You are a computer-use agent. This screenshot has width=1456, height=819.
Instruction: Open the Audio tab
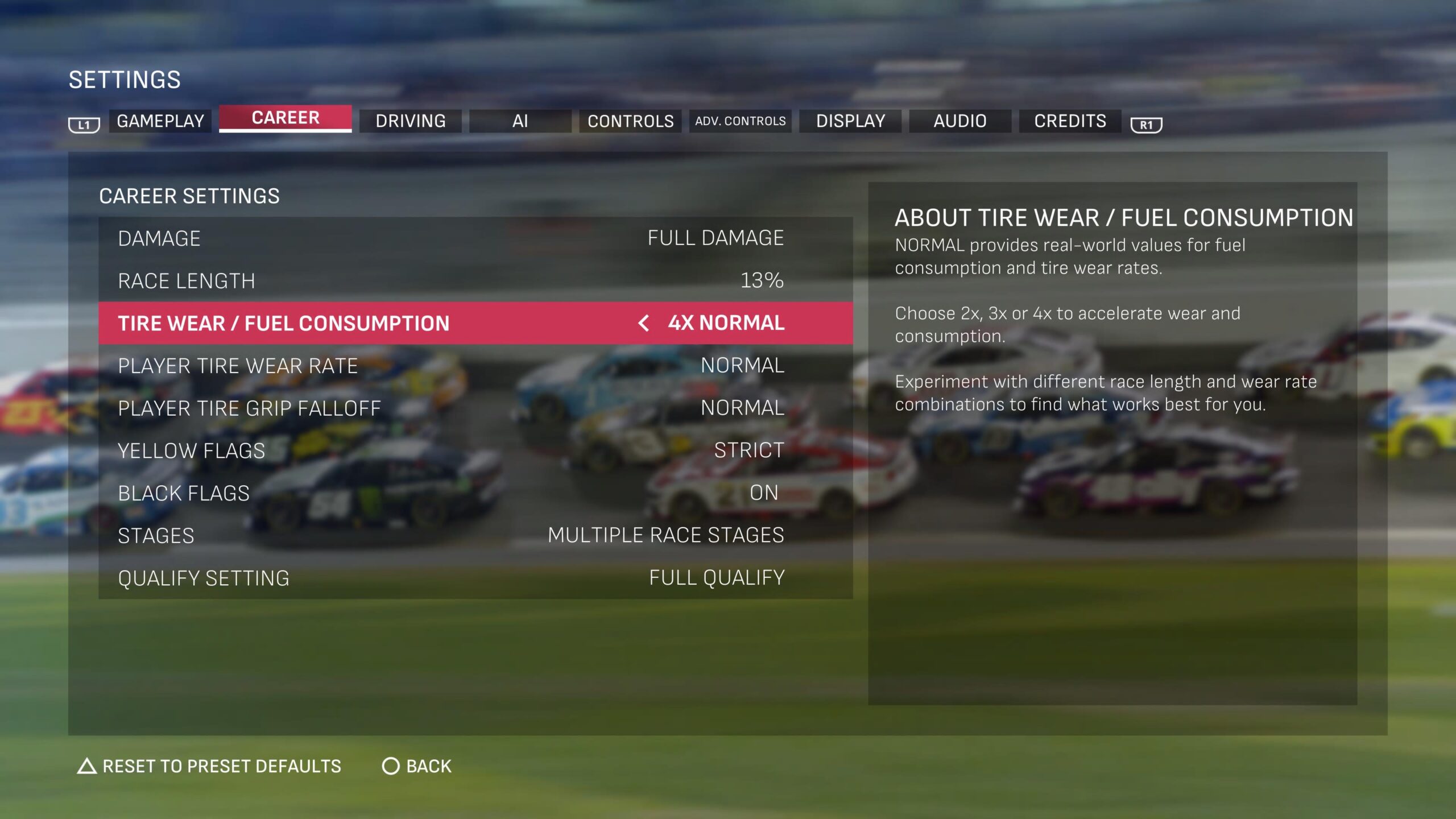point(960,121)
